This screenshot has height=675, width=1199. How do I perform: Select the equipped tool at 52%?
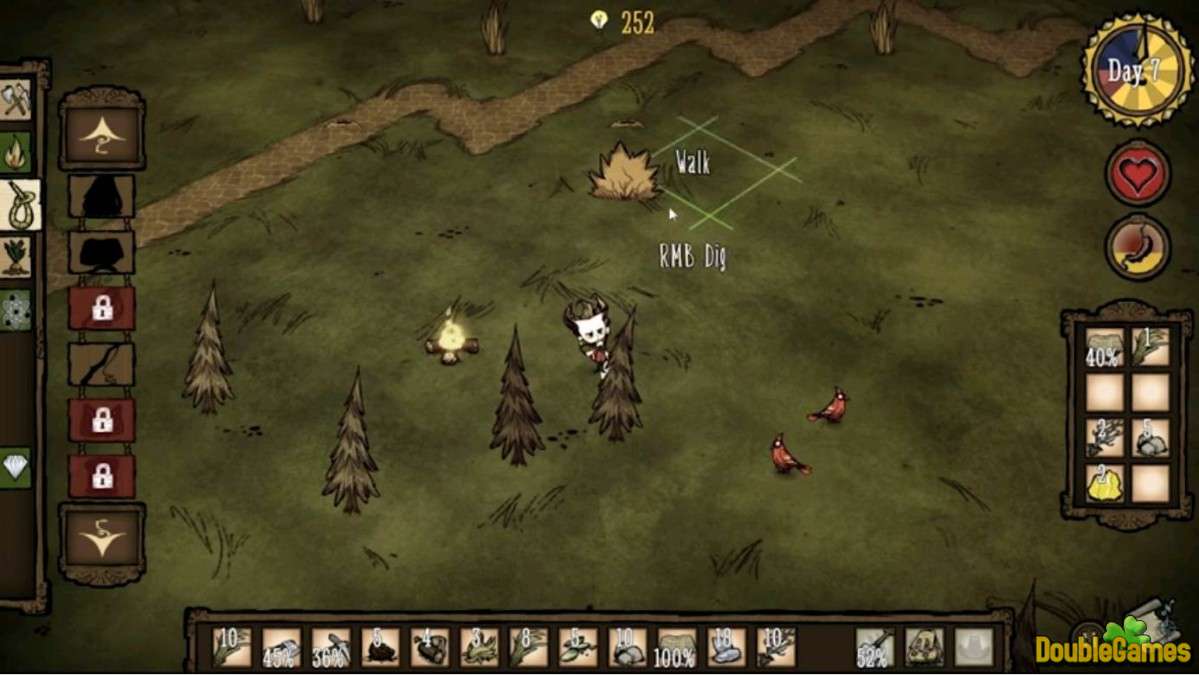pos(875,647)
